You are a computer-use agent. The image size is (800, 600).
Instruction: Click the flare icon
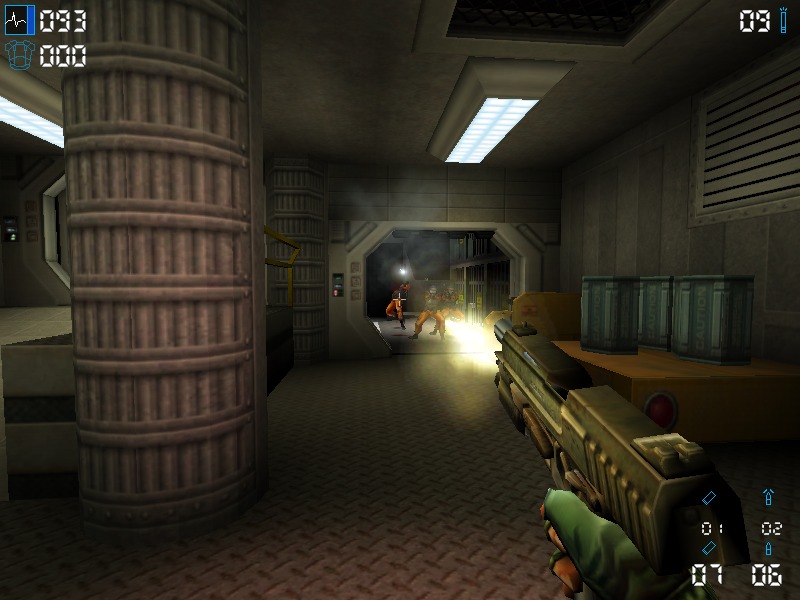click(x=784, y=20)
